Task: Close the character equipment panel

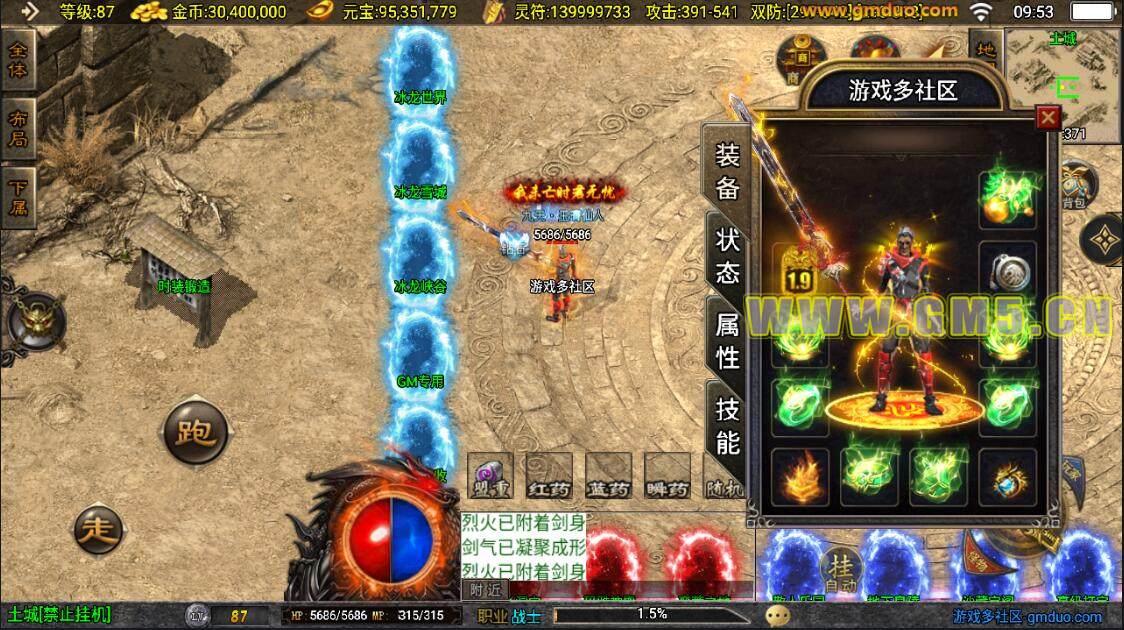Action: [1048, 118]
